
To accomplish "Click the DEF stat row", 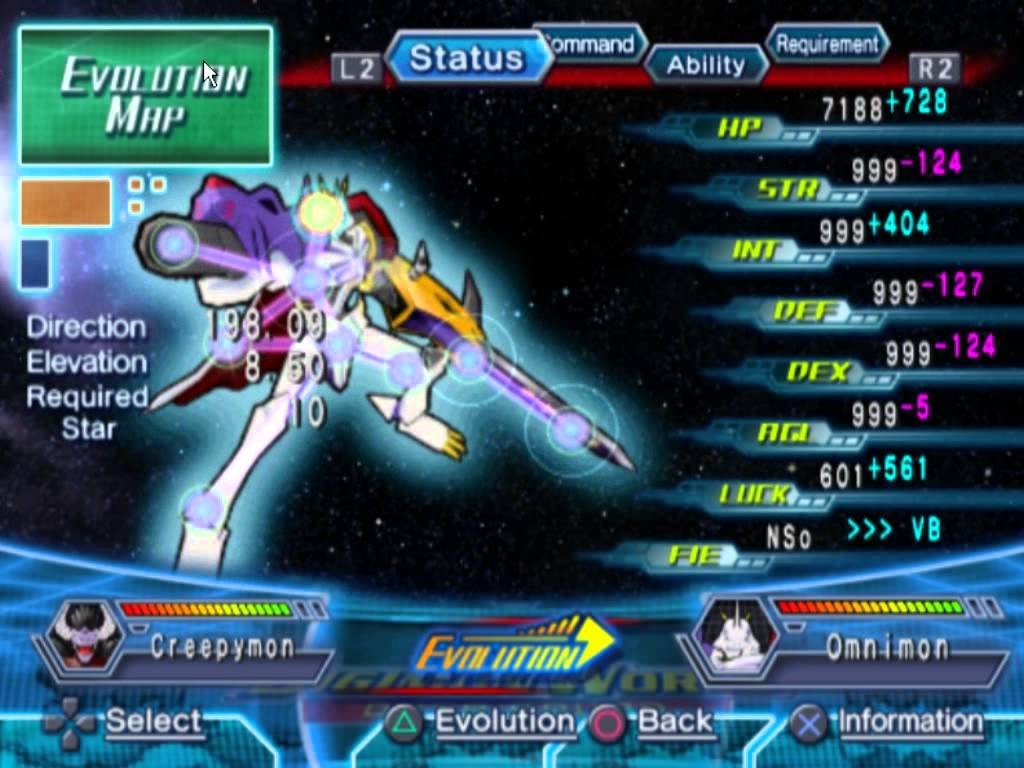I will click(805, 312).
